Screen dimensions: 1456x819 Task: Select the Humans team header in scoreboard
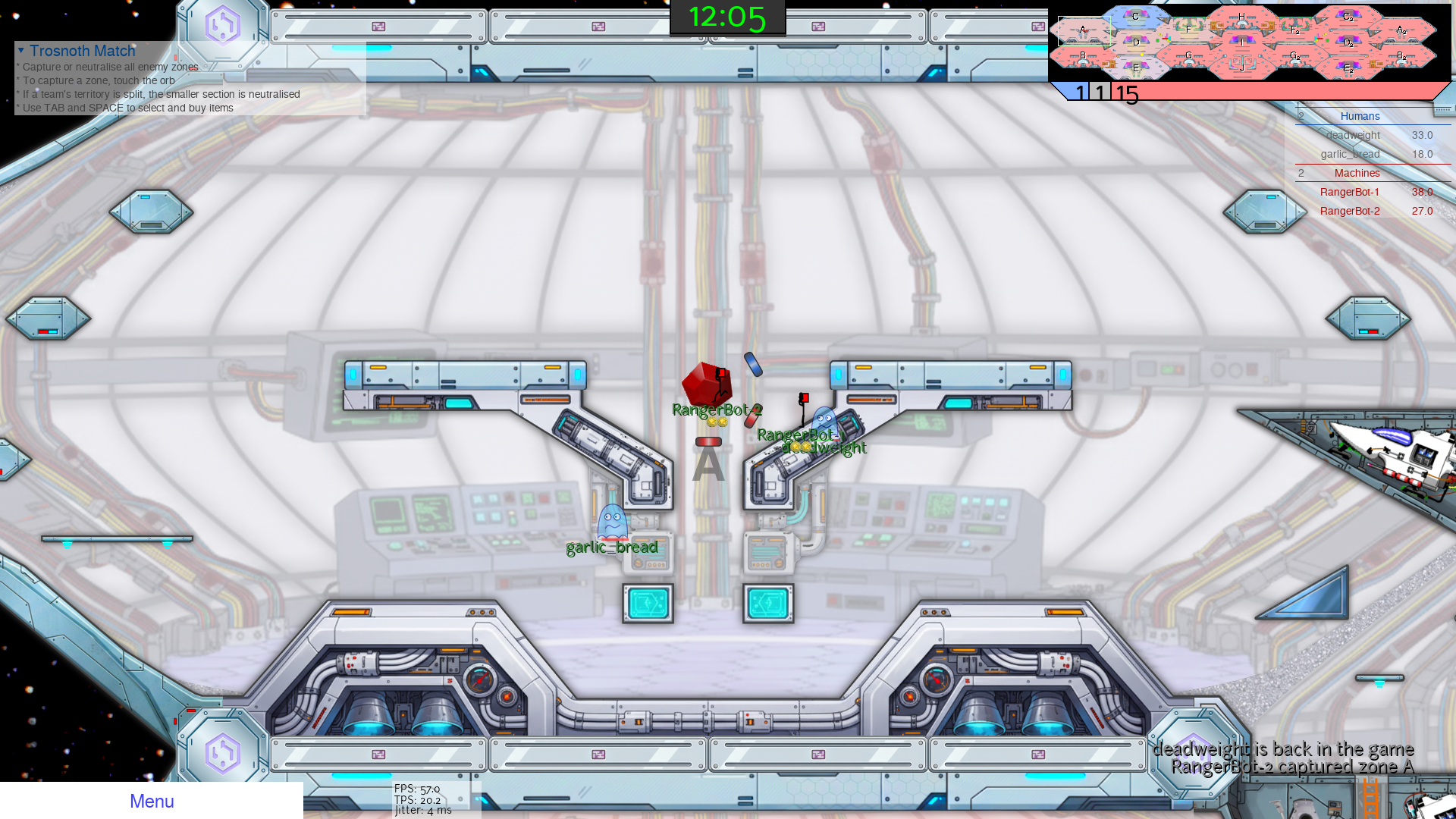[x=1360, y=116]
